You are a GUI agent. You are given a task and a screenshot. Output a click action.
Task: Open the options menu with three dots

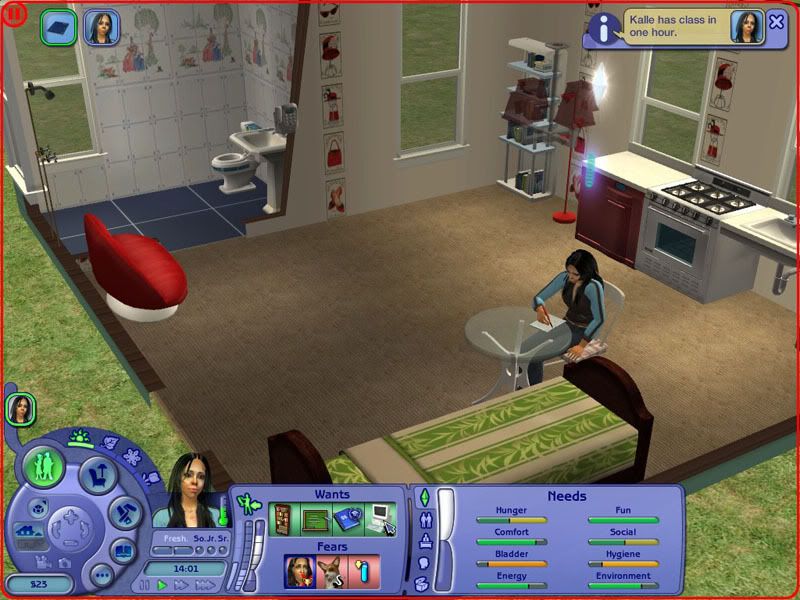pos(101,574)
